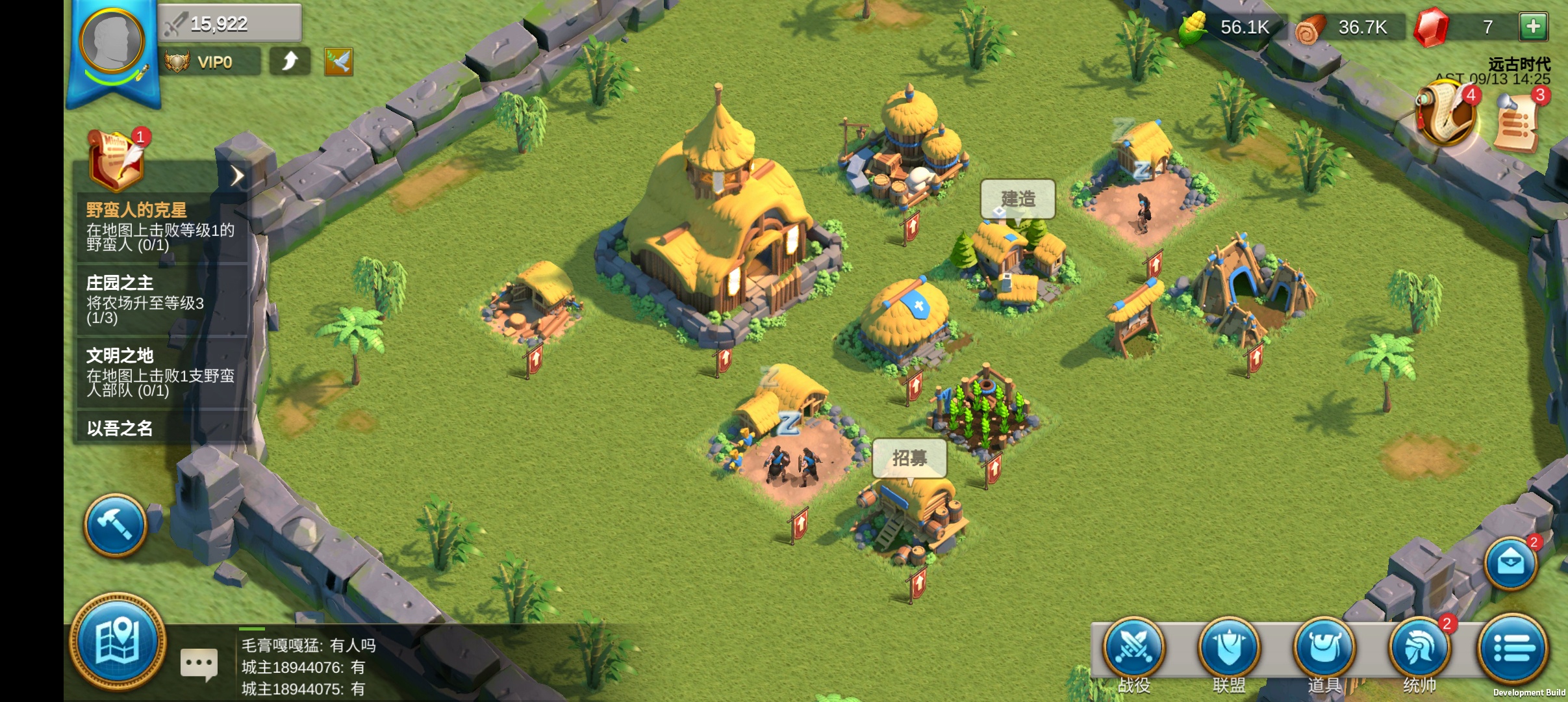Open the hammer build menu button
Viewport: 1568px width, 702px height.
[x=115, y=525]
